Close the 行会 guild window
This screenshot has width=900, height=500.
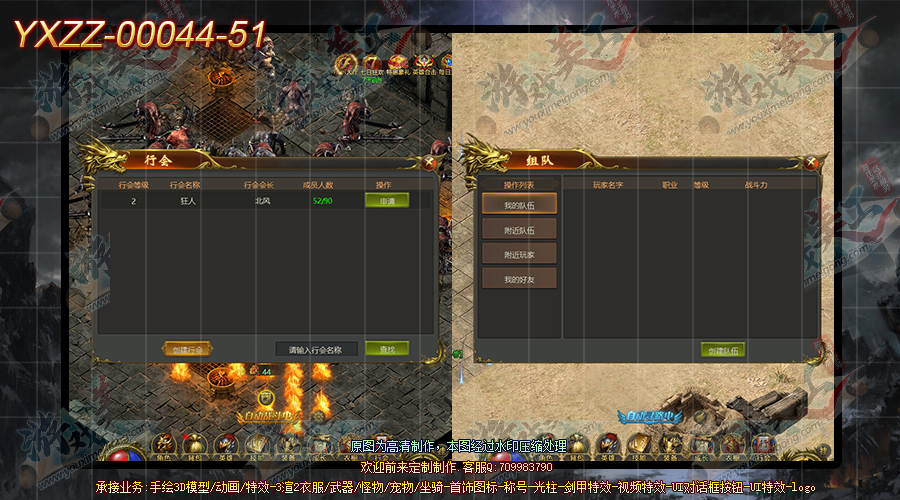pos(429,160)
